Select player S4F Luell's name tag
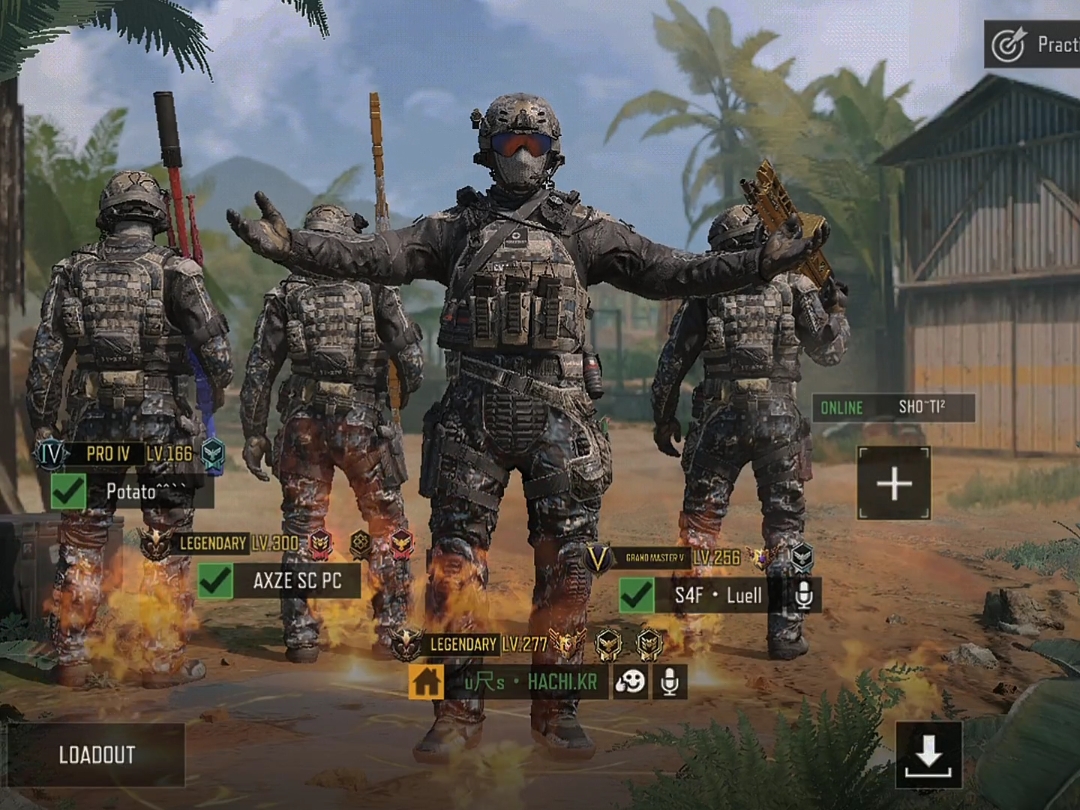 (x=718, y=596)
